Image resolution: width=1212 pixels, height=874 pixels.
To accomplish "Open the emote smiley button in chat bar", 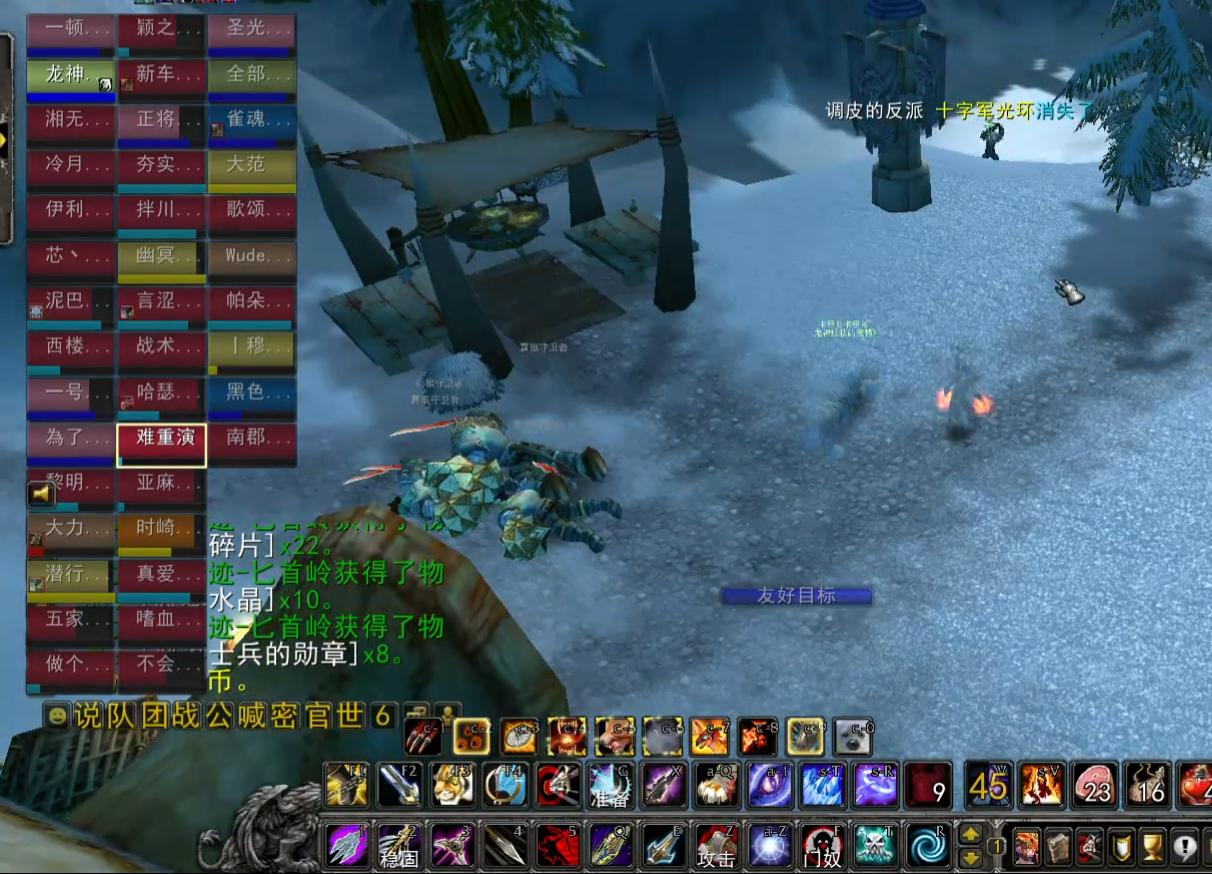I will tap(58, 716).
